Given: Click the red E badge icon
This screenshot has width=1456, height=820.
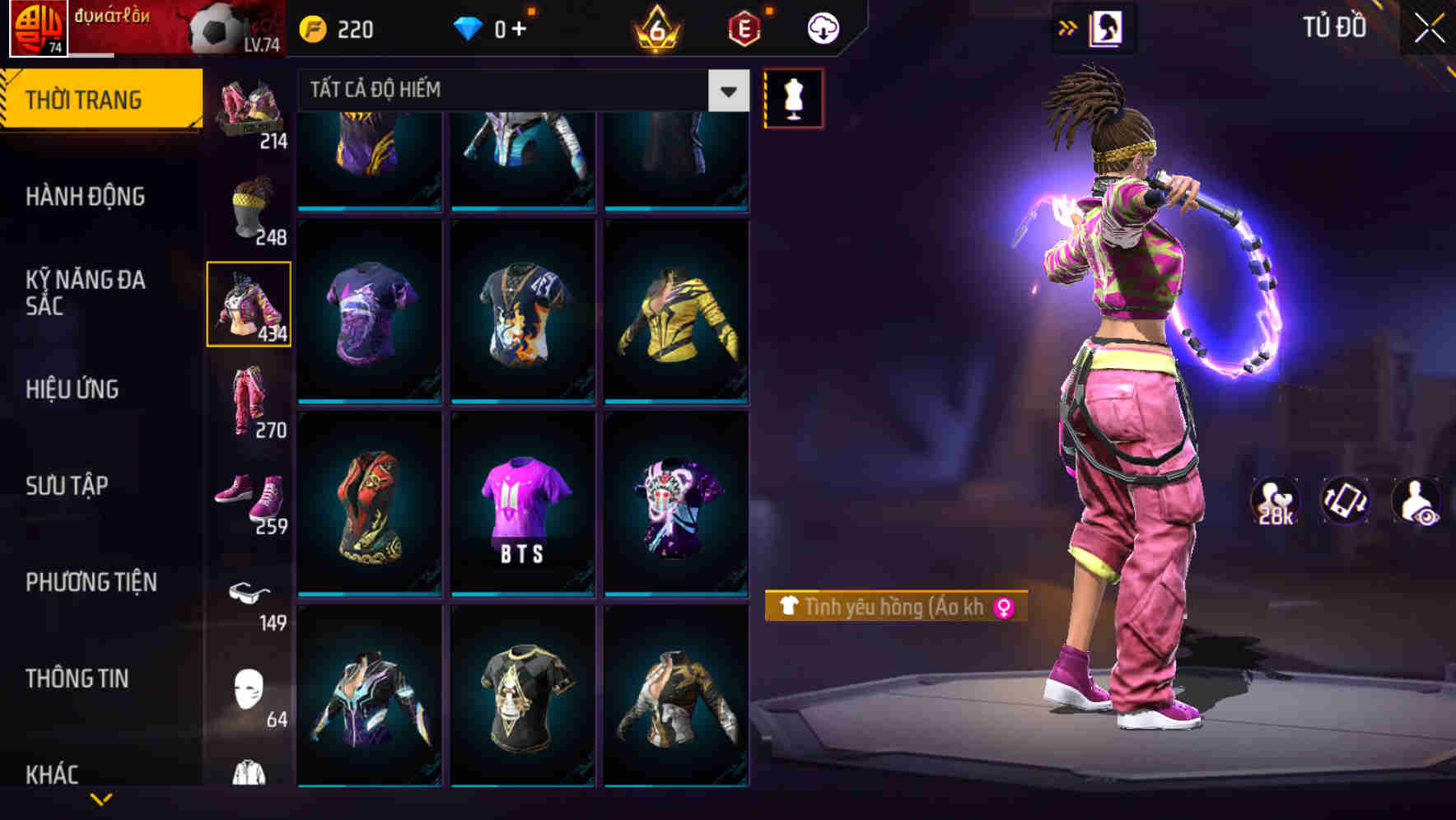Looking at the screenshot, I should tap(744, 27).
